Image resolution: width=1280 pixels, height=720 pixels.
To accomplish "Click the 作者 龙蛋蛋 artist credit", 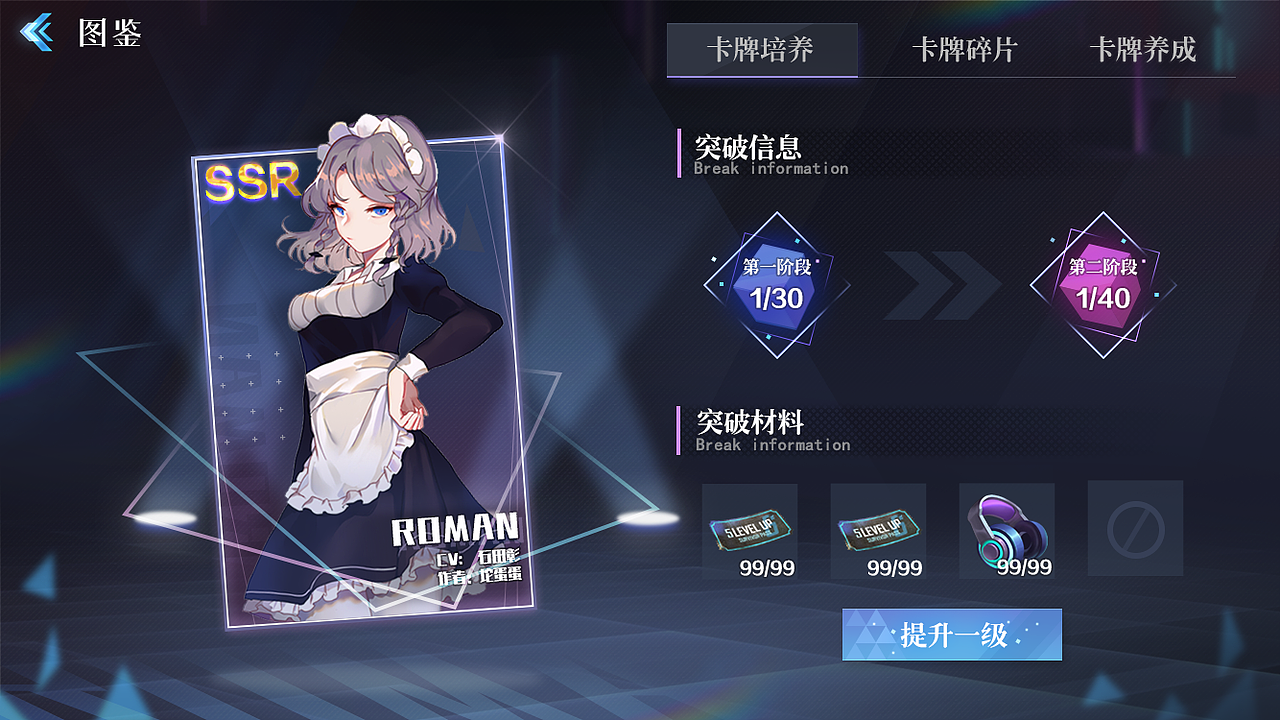I will click(480, 578).
